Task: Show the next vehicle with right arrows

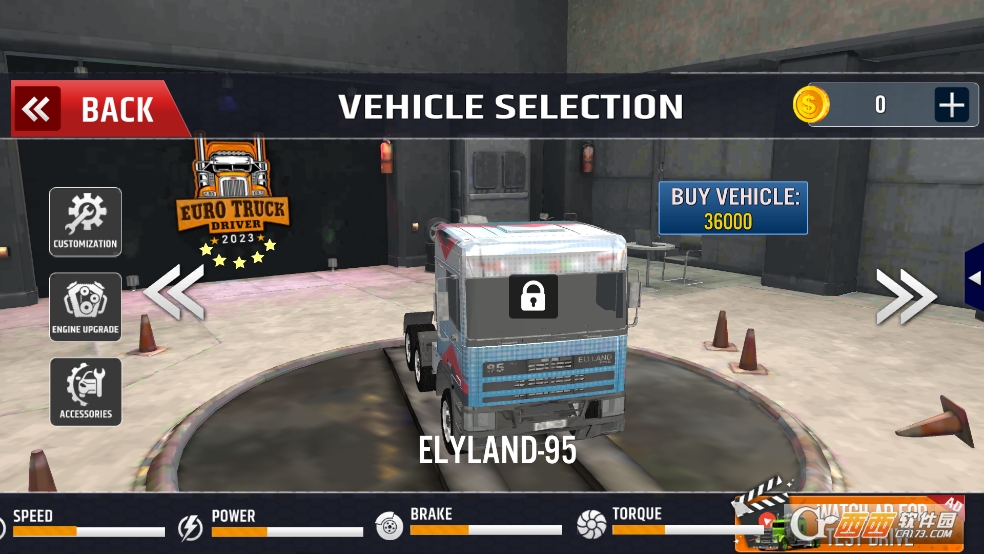Action: click(x=906, y=297)
